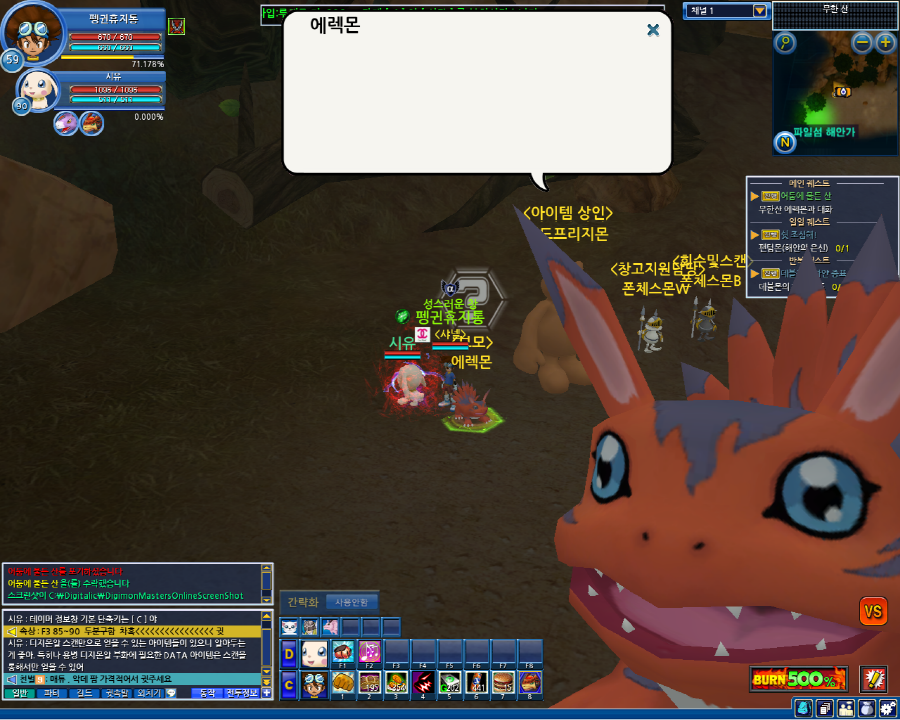Switch chat to the 길드 tab
Screen dimensions: 900x720
(83, 692)
